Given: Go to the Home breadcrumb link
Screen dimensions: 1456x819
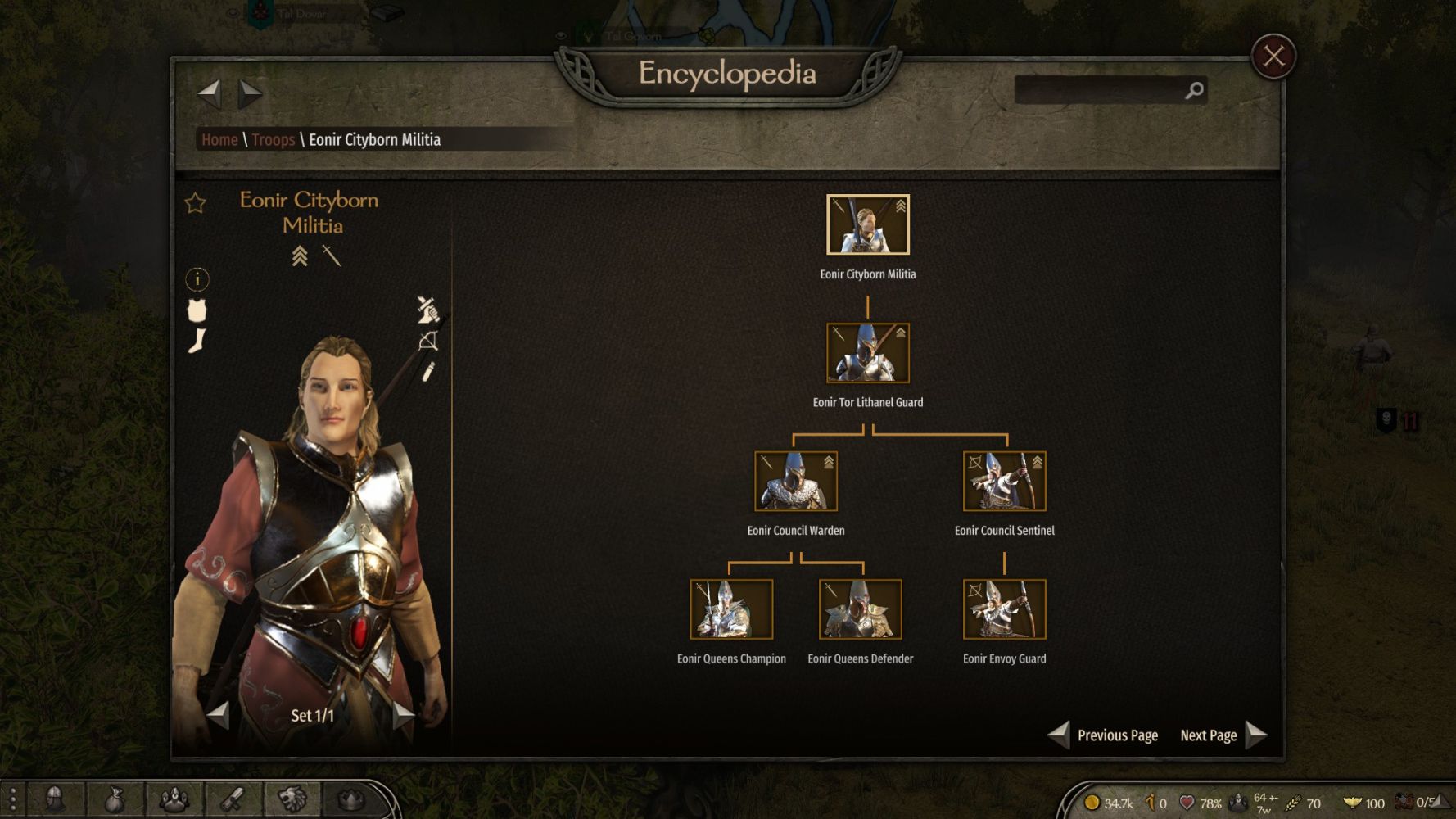Looking at the screenshot, I should pyautogui.click(x=219, y=140).
